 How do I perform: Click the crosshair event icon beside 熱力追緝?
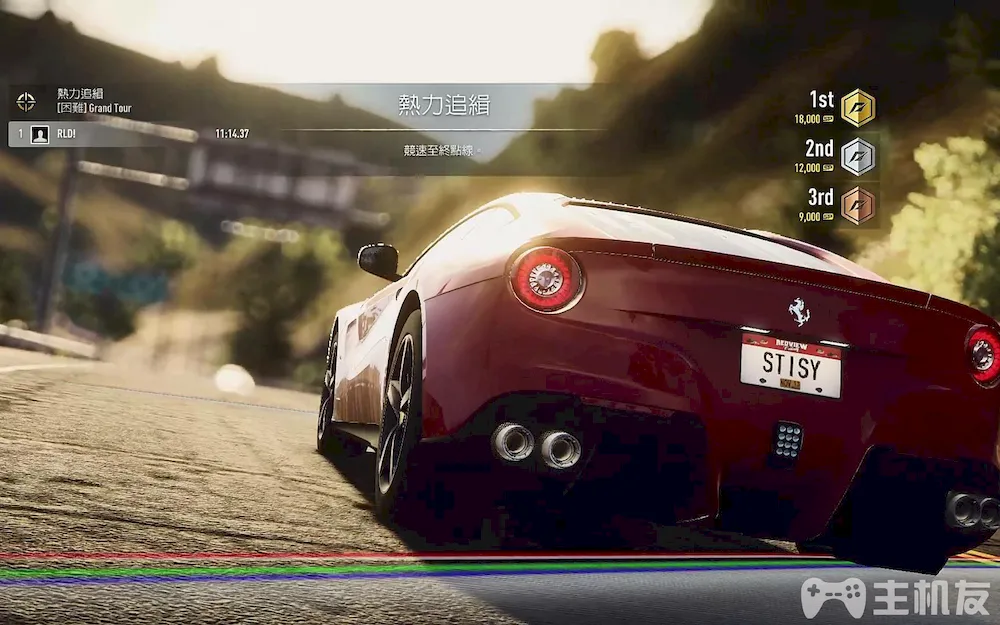[26, 100]
